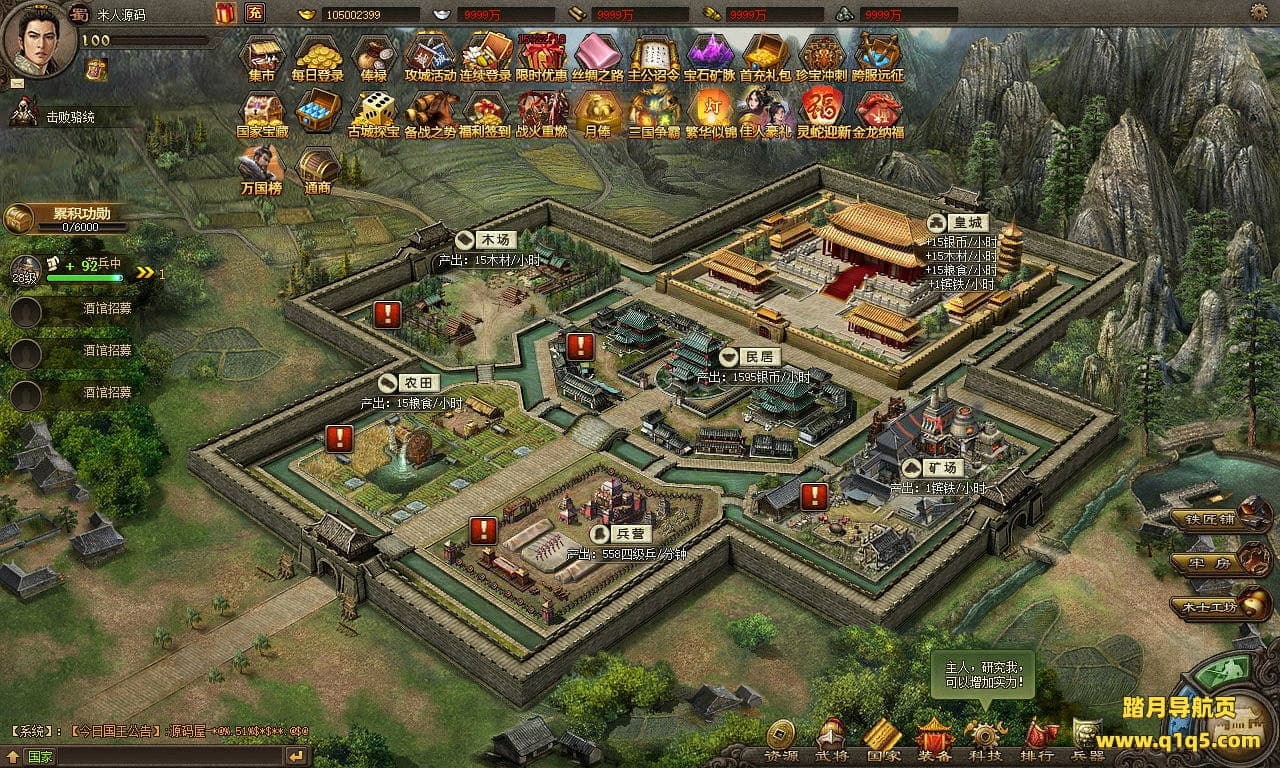Open the 资源 resources menu
Viewport: 1280px width, 768px height.
tap(781, 739)
